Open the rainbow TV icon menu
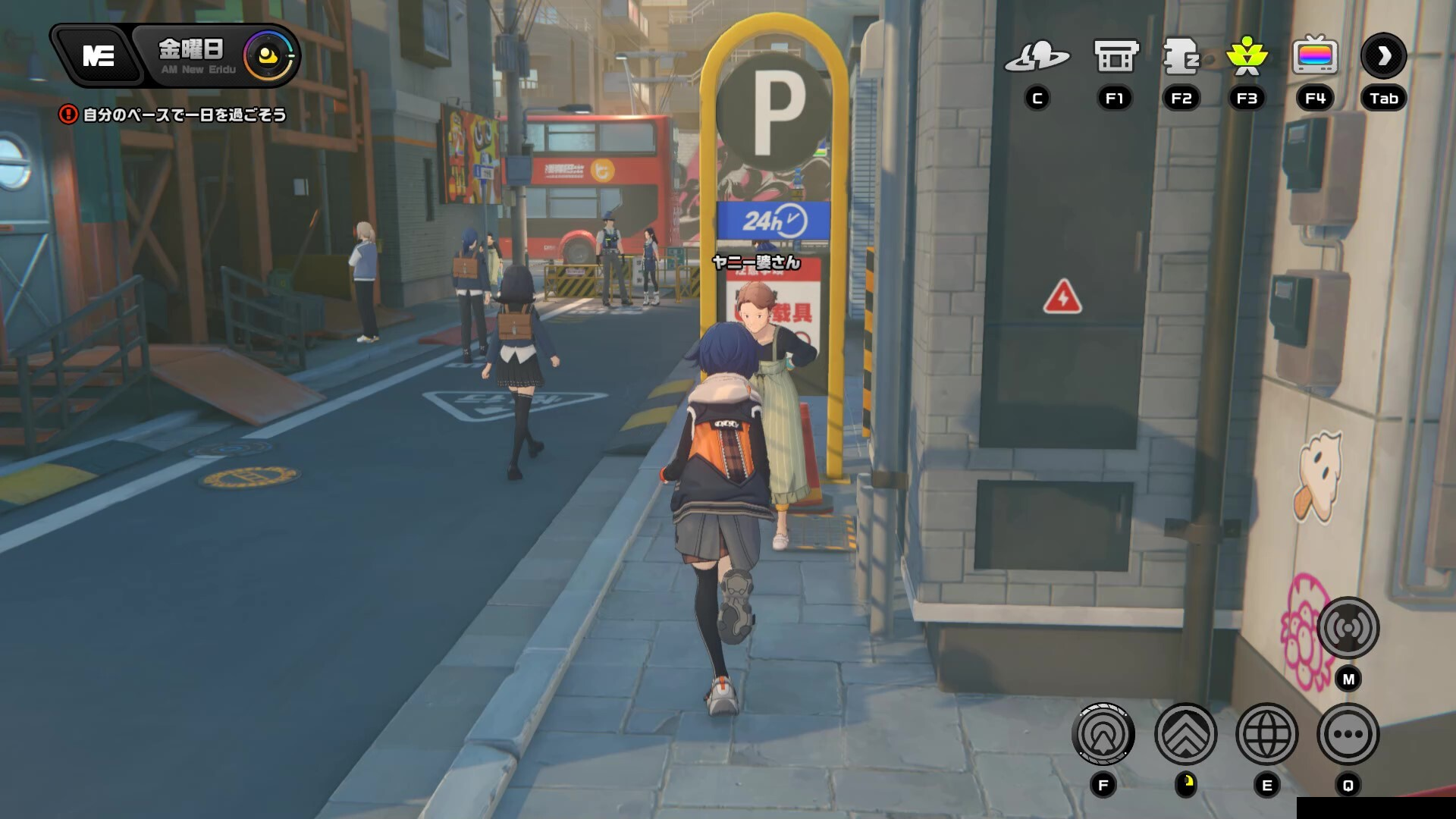 (x=1315, y=56)
